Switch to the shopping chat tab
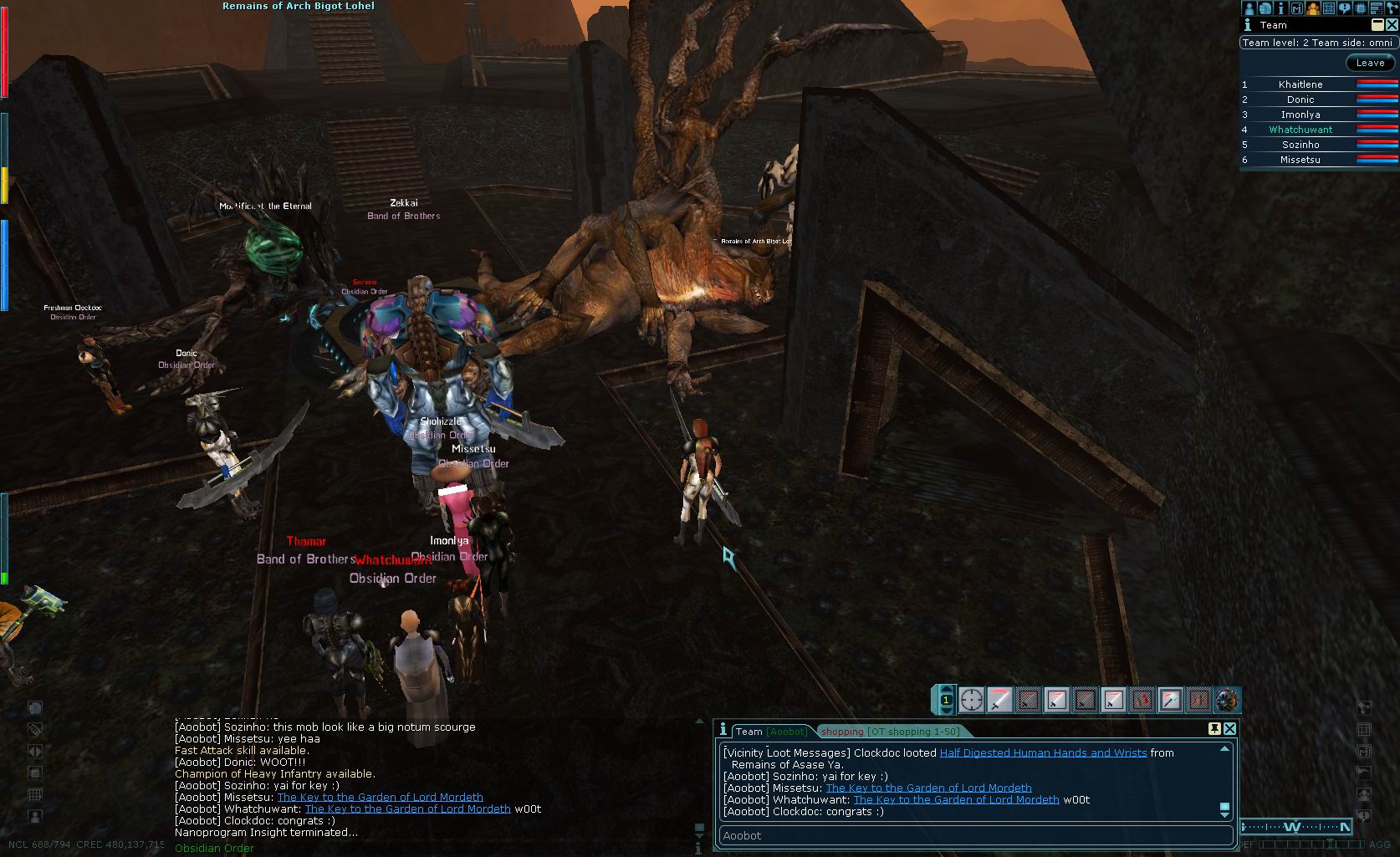The image size is (1400, 857). click(x=890, y=732)
